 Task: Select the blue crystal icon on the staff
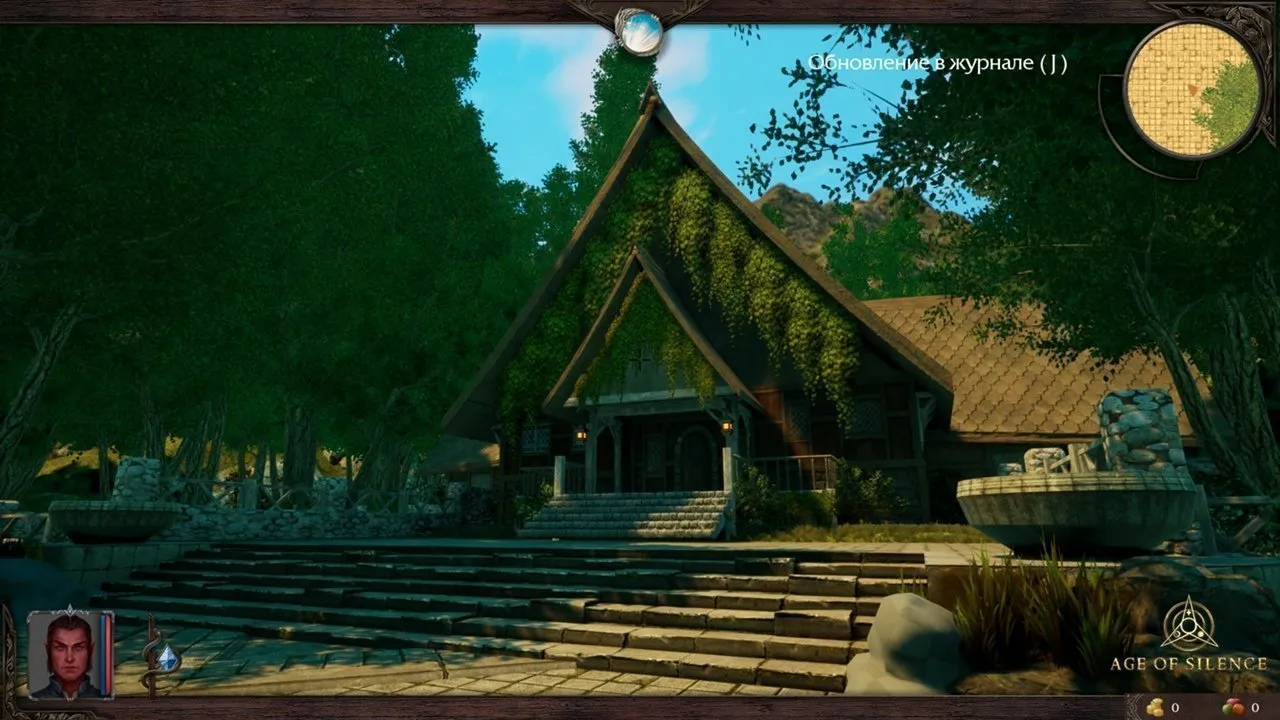[x=168, y=657]
